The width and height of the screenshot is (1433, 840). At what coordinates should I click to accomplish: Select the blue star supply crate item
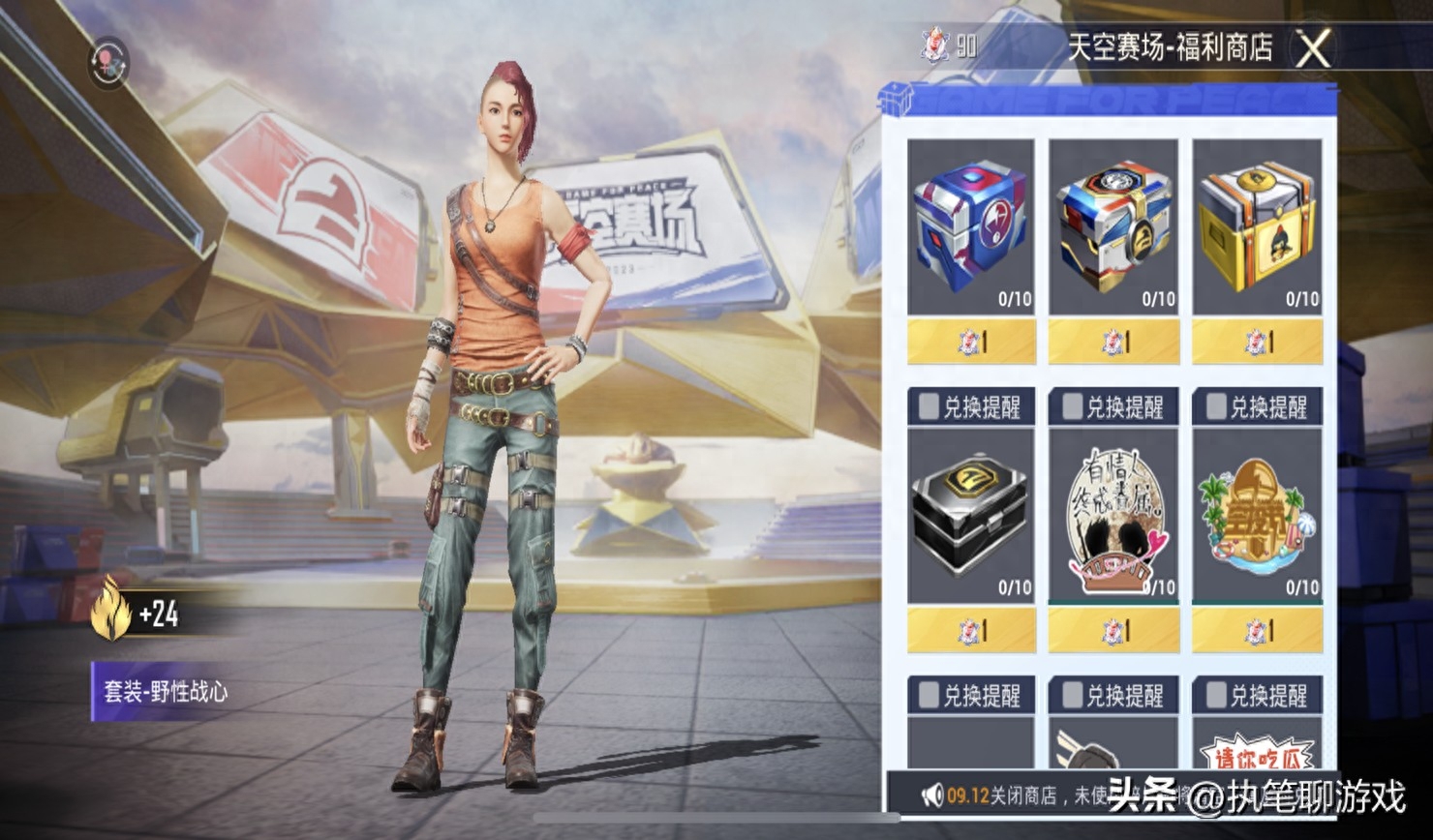click(x=972, y=221)
